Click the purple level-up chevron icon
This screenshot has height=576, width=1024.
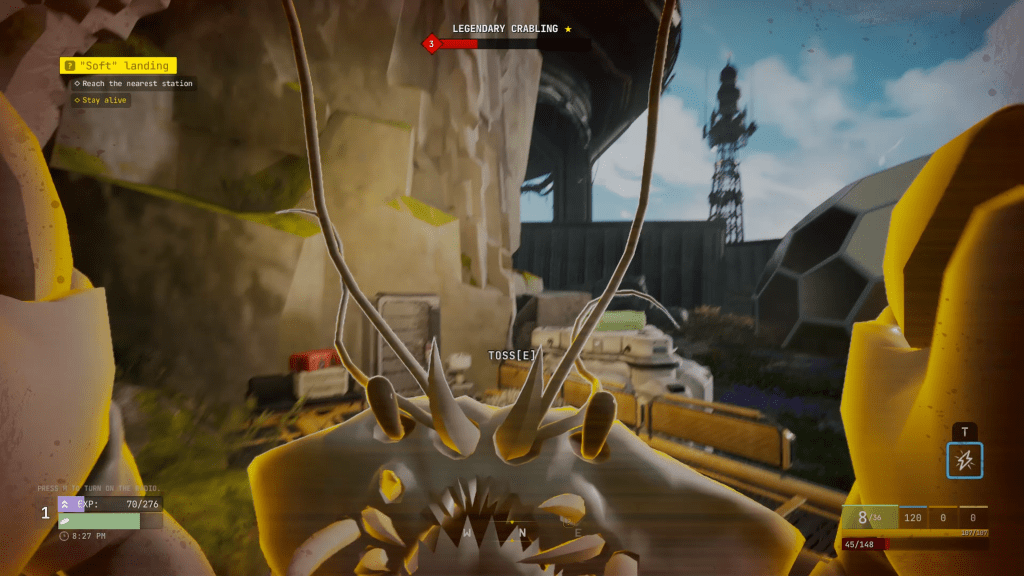[x=66, y=504]
